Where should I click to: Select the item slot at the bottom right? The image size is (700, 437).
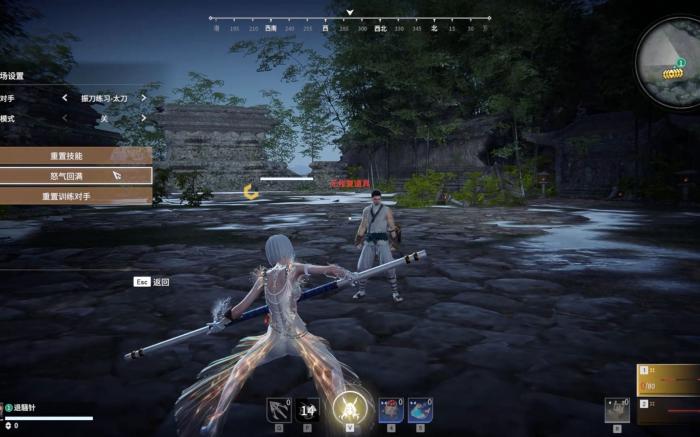click(616, 409)
